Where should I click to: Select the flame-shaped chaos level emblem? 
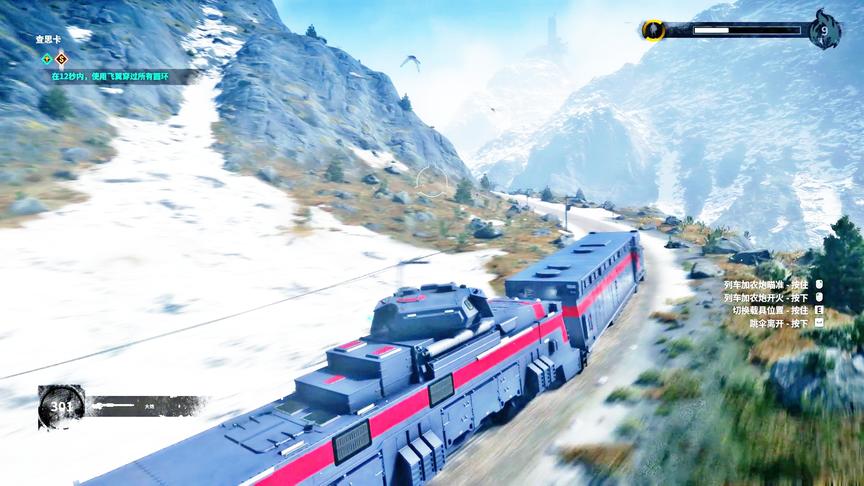[824, 30]
